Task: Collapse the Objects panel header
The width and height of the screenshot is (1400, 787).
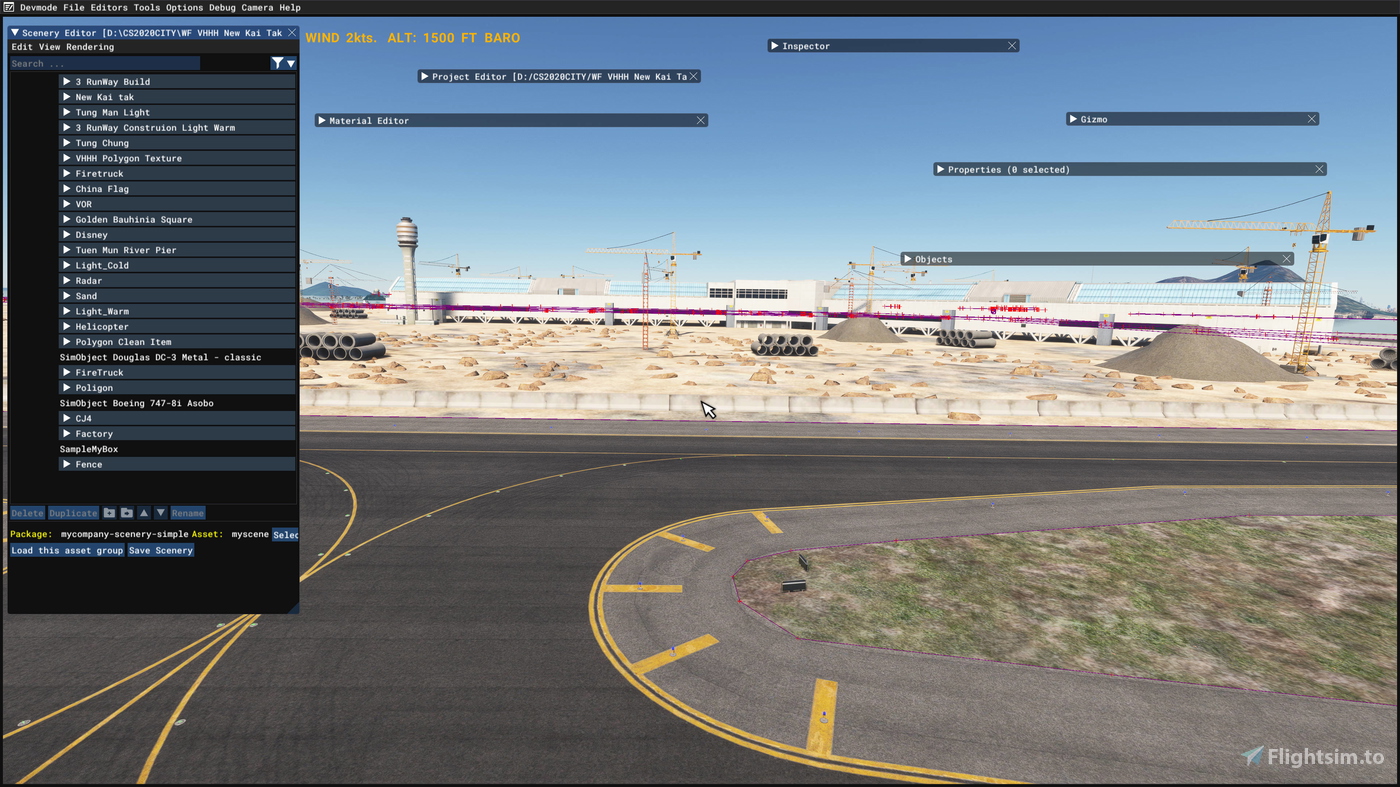Action: point(908,258)
